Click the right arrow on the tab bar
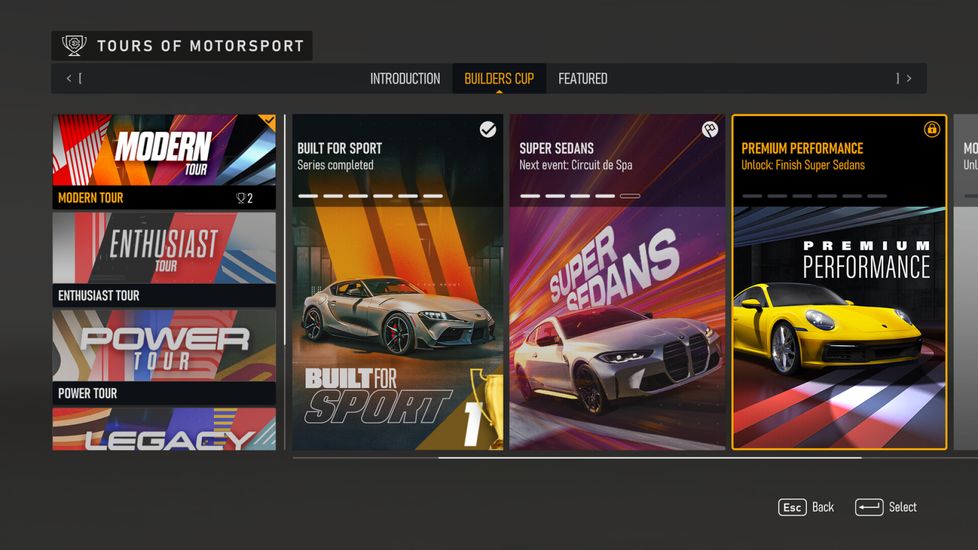The image size is (978, 550). click(x=908, y=79)
